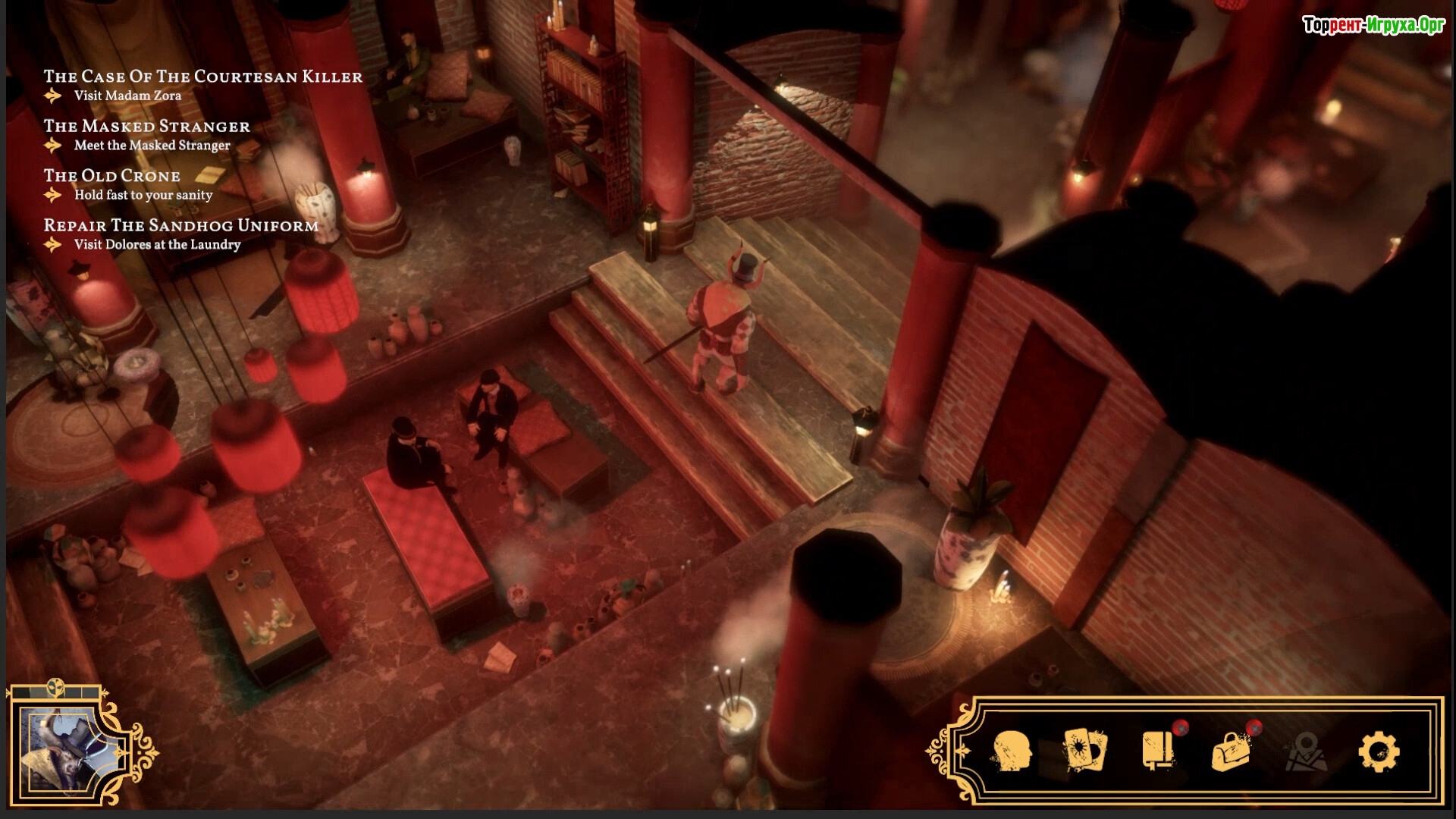Image resolution: width=1456 pixels, height=819 pixels.
Task: Open the journal book icon
Action: click(x=1158, y=751)
